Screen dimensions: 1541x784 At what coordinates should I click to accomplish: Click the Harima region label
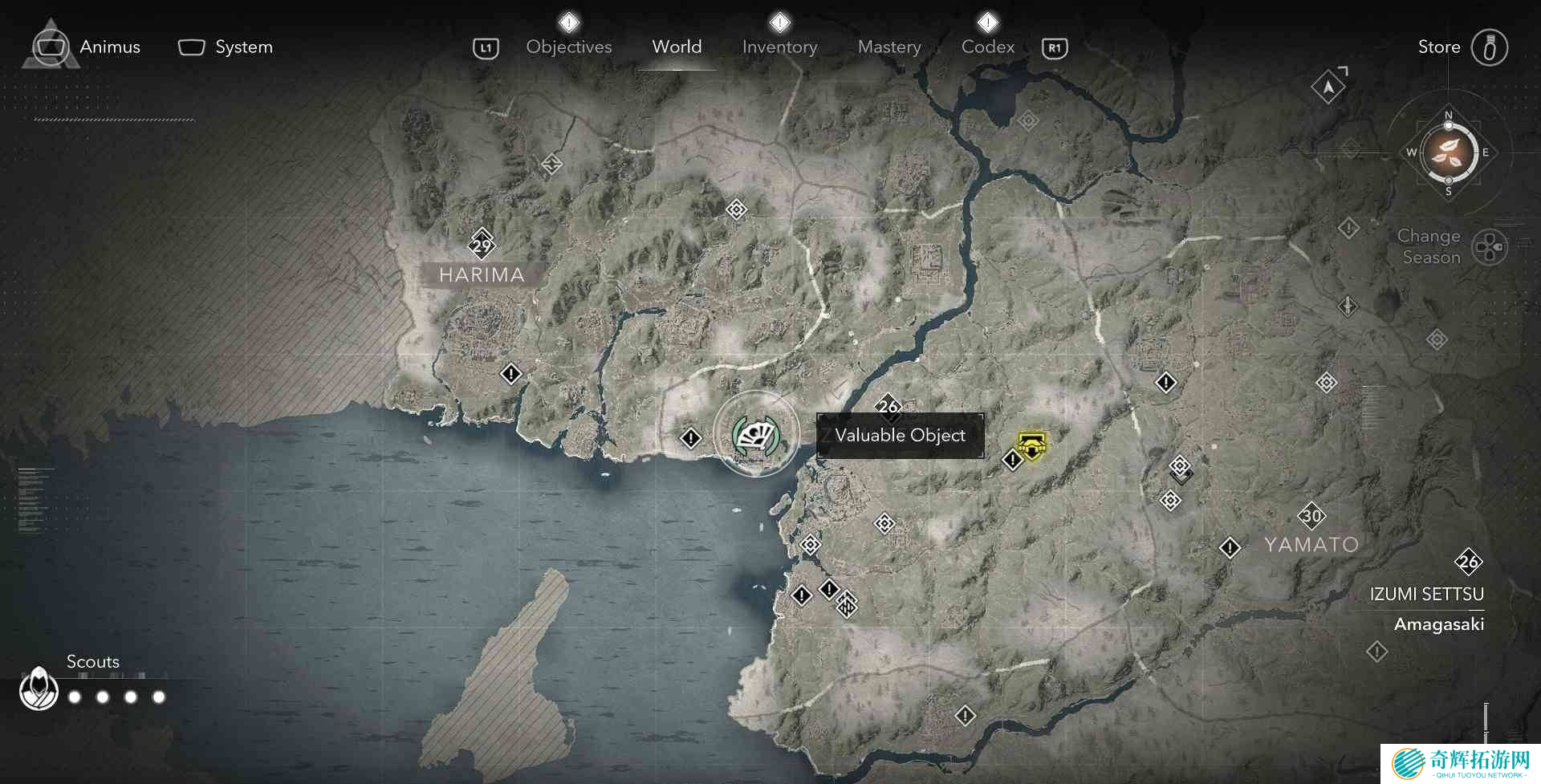pyautogui.click(x=482, y=275)
